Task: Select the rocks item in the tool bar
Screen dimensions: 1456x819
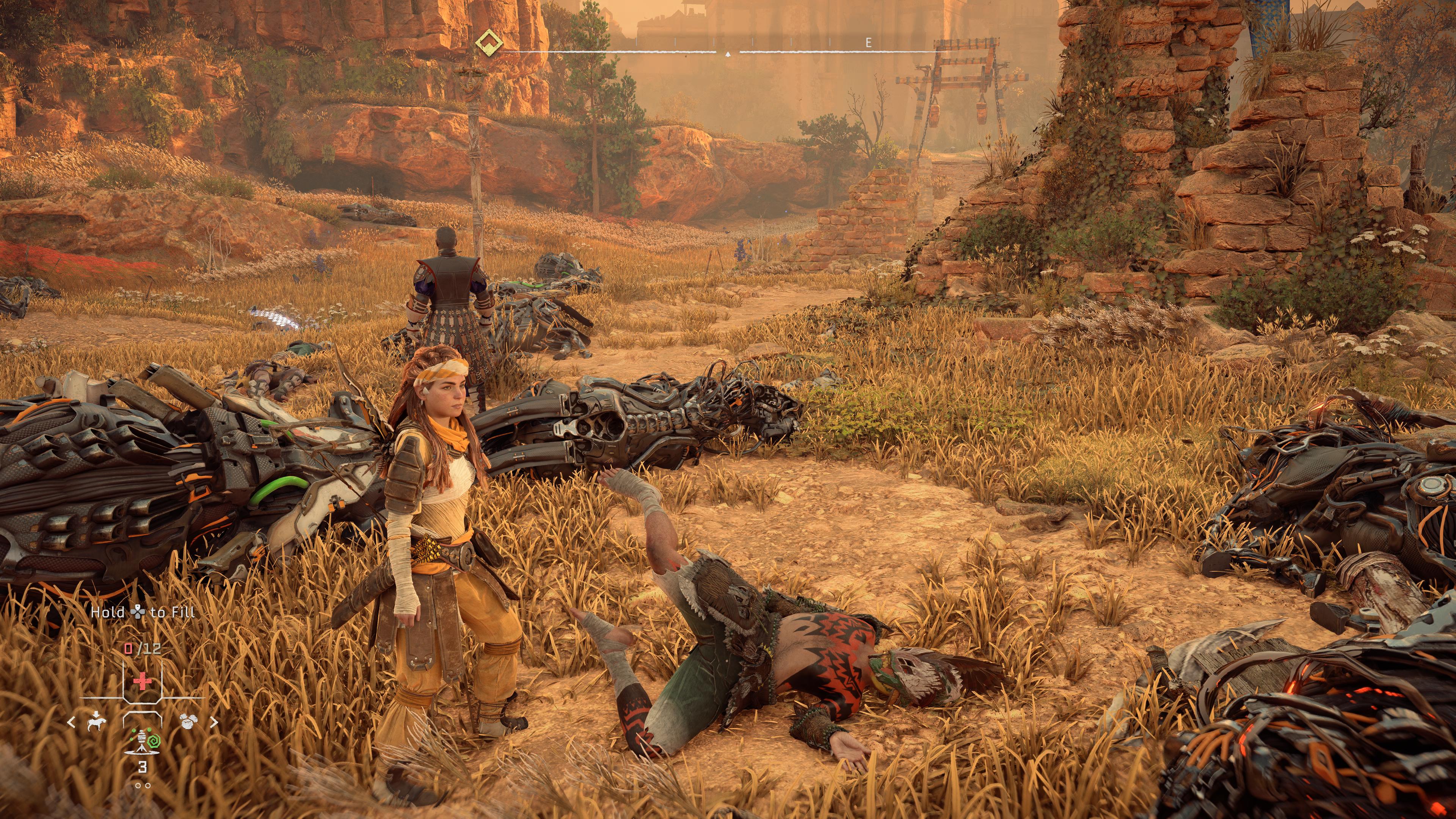Action: point(188,721)
